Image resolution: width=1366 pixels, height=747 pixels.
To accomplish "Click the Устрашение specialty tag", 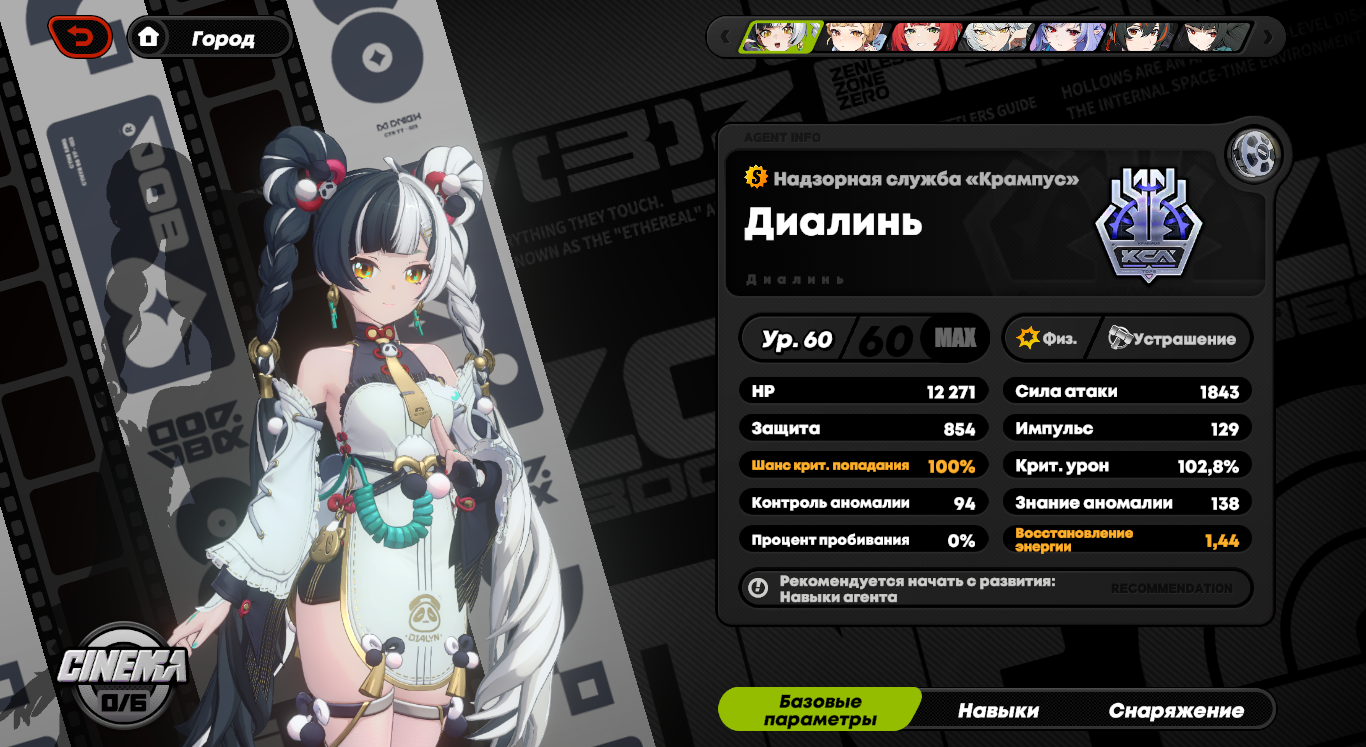I will click(1172, 338).
